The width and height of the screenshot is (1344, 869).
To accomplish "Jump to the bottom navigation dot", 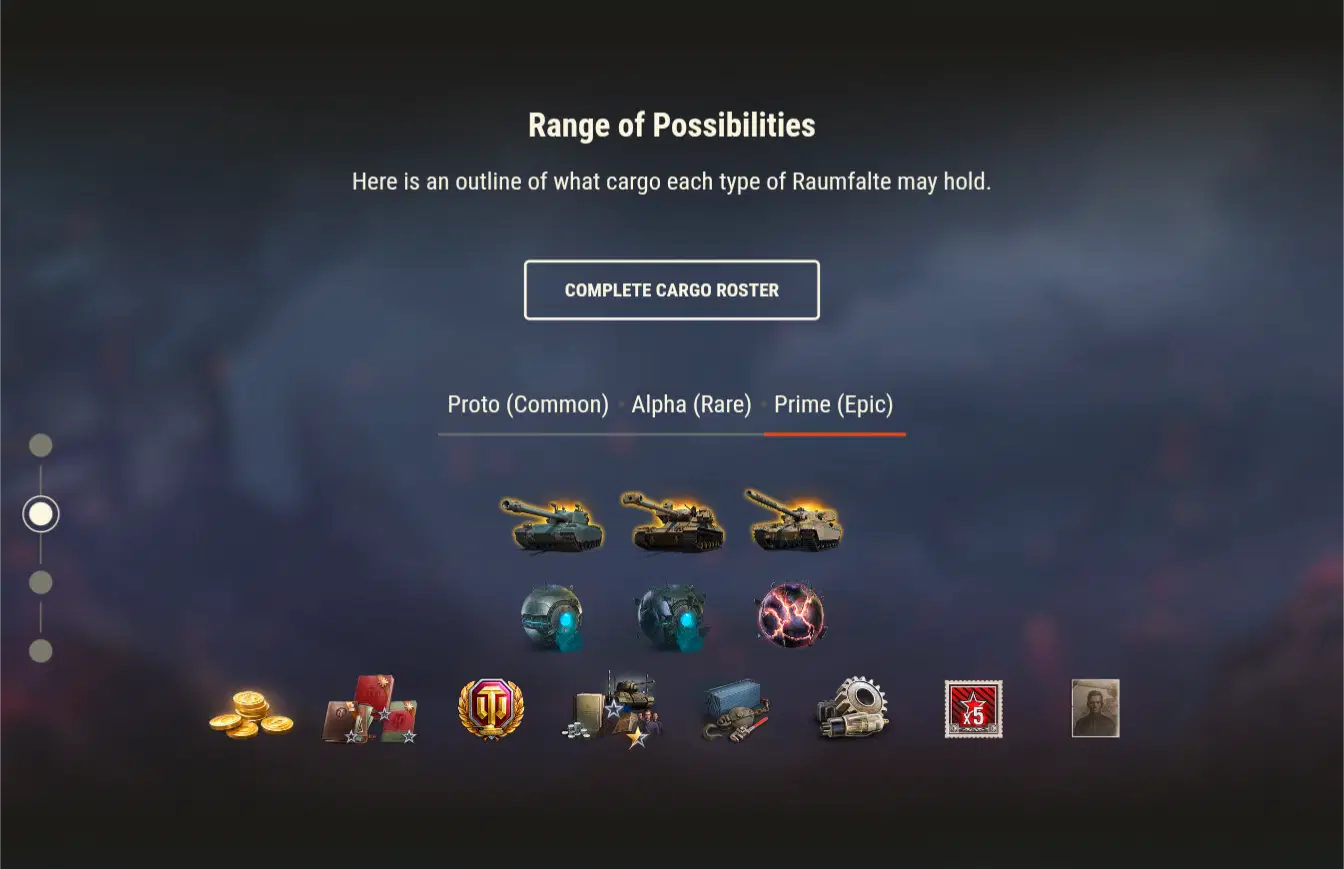I will click(x=41, y=651).
